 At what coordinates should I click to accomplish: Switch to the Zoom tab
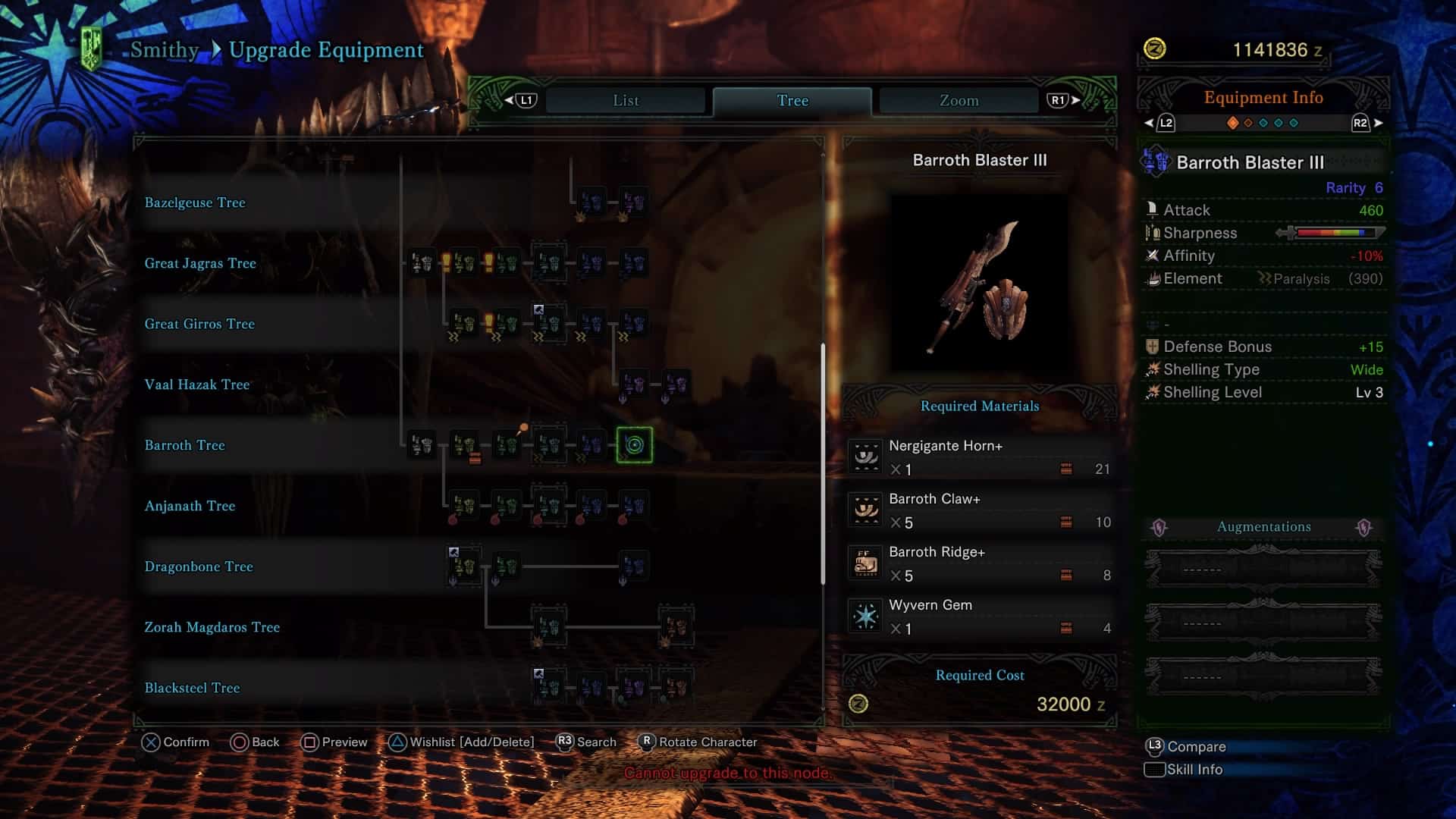pyautogui.click(x=958, y=99)
